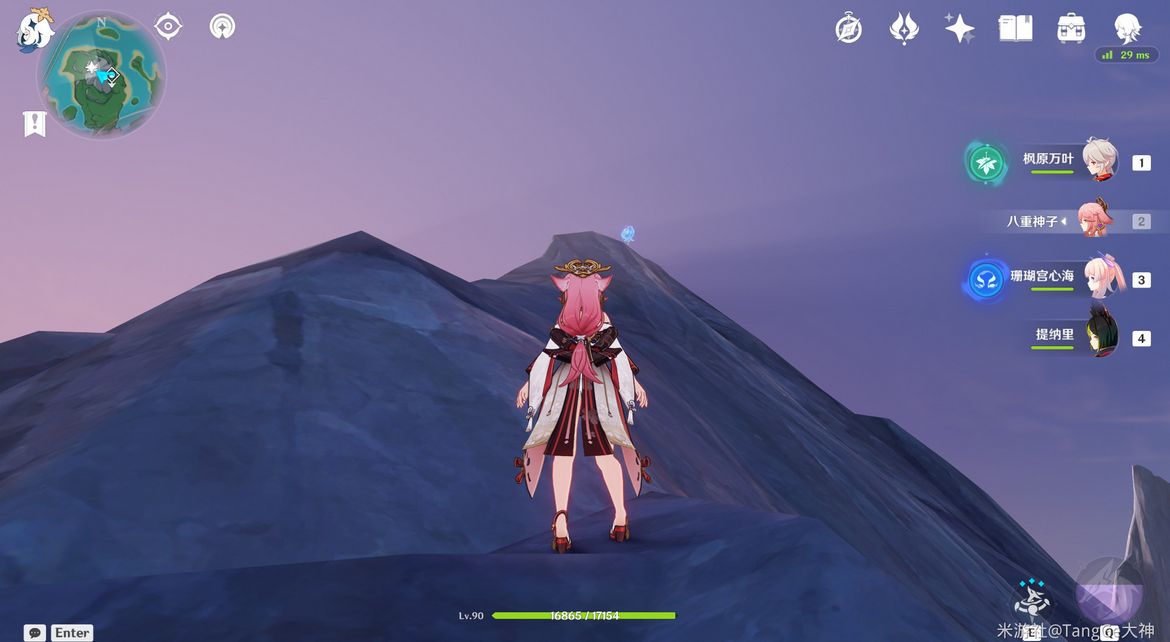Open the quest log exclamation icon

coord(35,124)
